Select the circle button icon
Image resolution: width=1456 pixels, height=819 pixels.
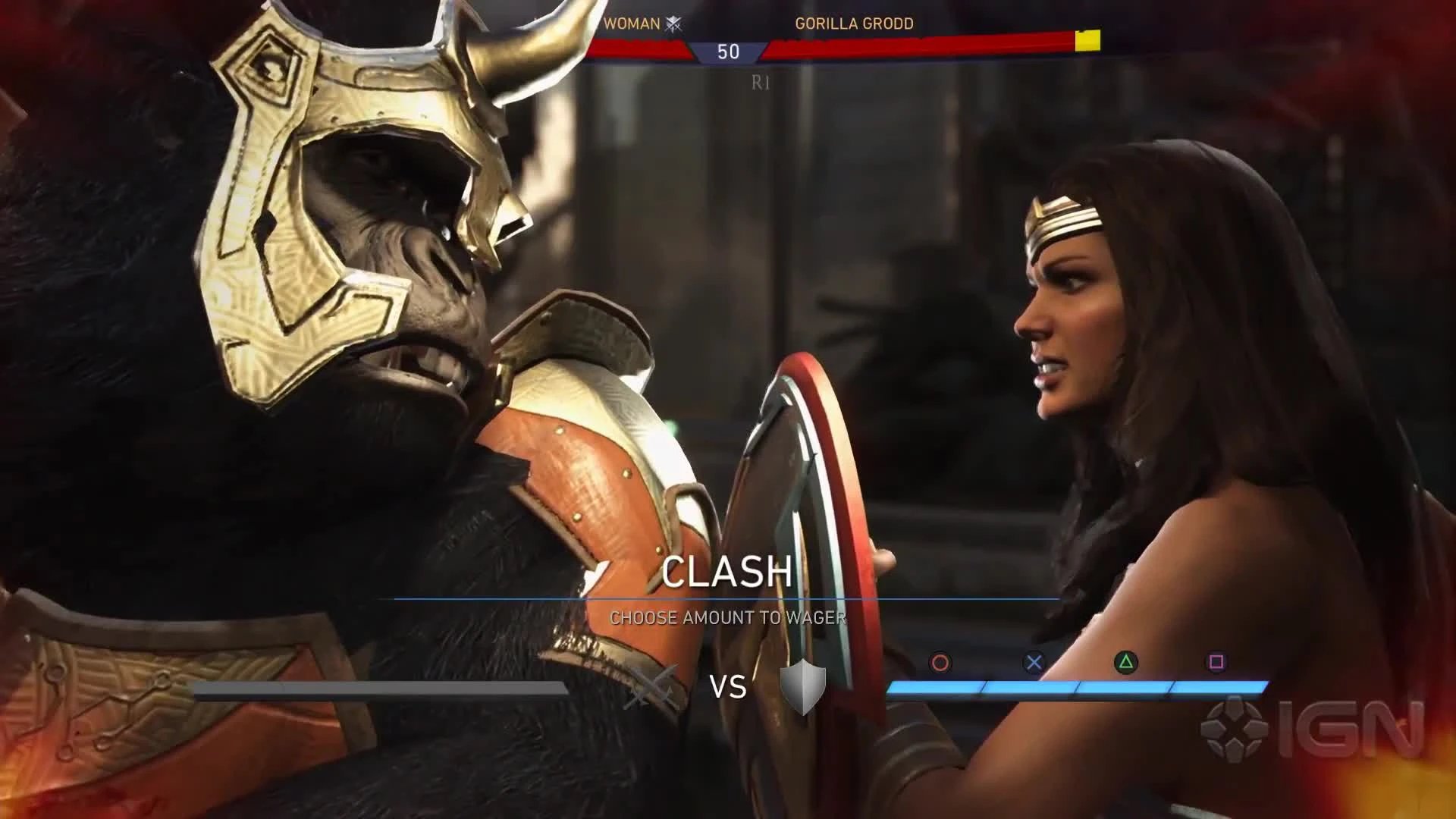pyautogui.click(x=942, y=662)
